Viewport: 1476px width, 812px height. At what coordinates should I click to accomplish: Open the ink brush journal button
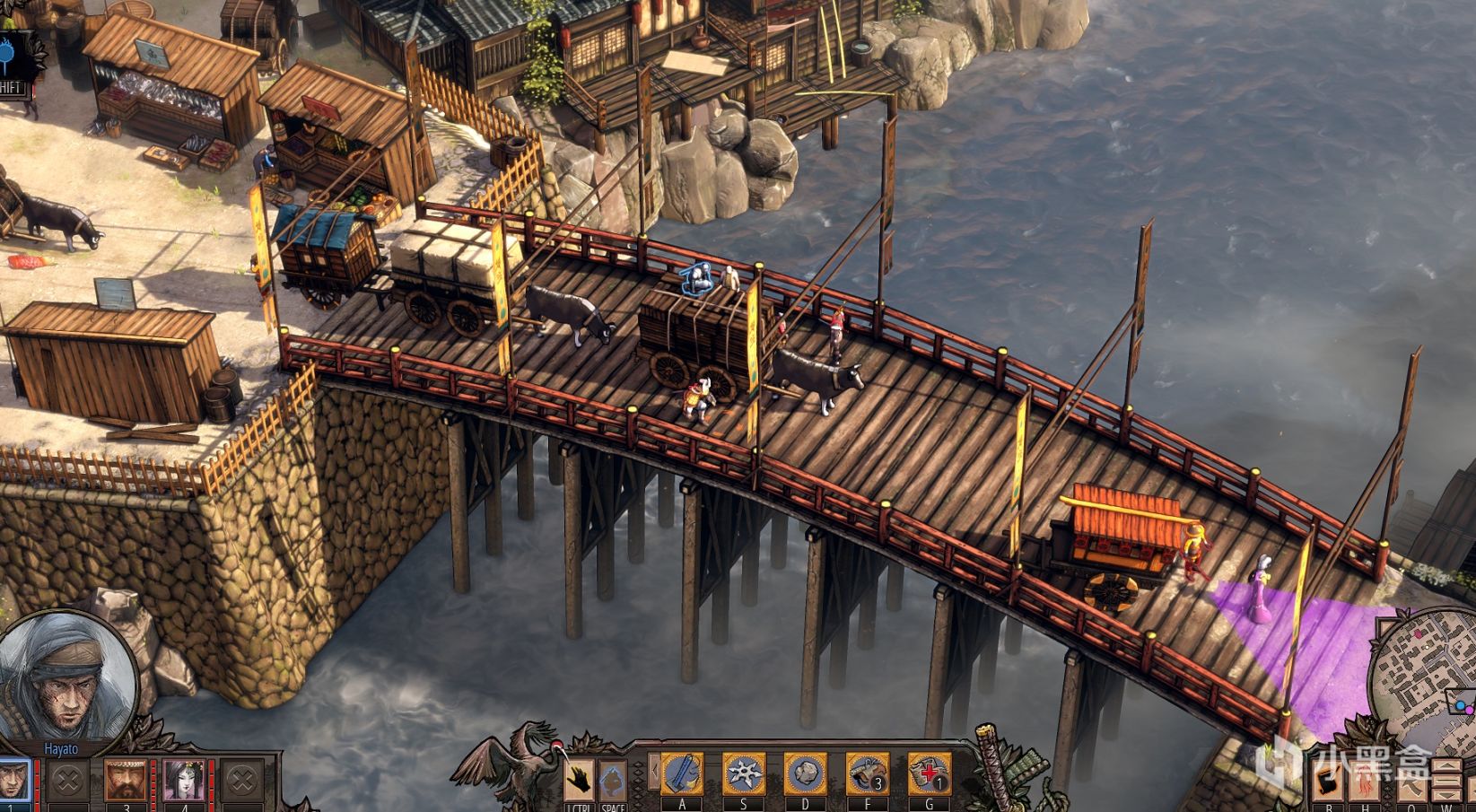[1329, 781]
